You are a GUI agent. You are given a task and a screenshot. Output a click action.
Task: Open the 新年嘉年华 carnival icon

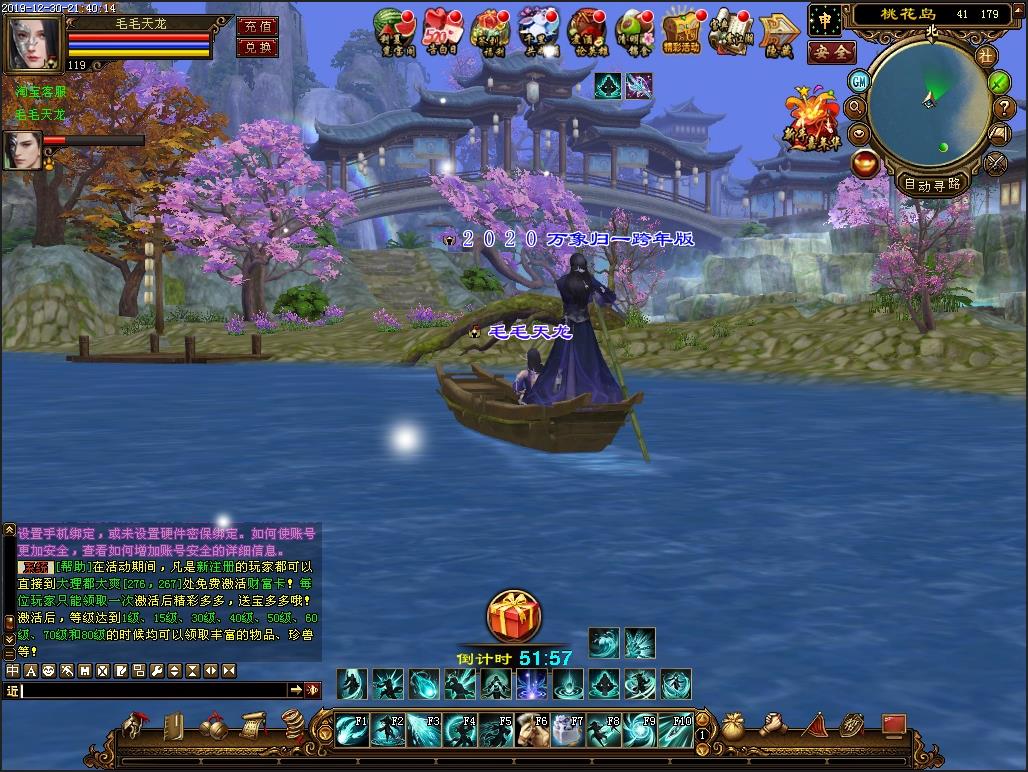coord(811,120)
